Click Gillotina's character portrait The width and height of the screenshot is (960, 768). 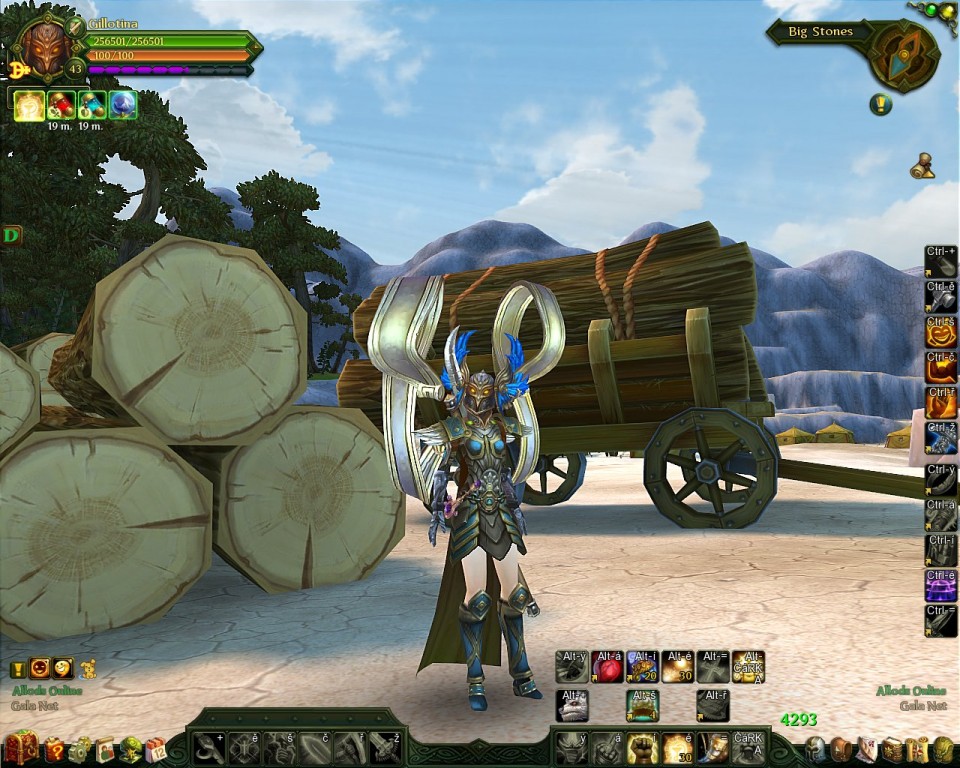(x=46, y=47)
